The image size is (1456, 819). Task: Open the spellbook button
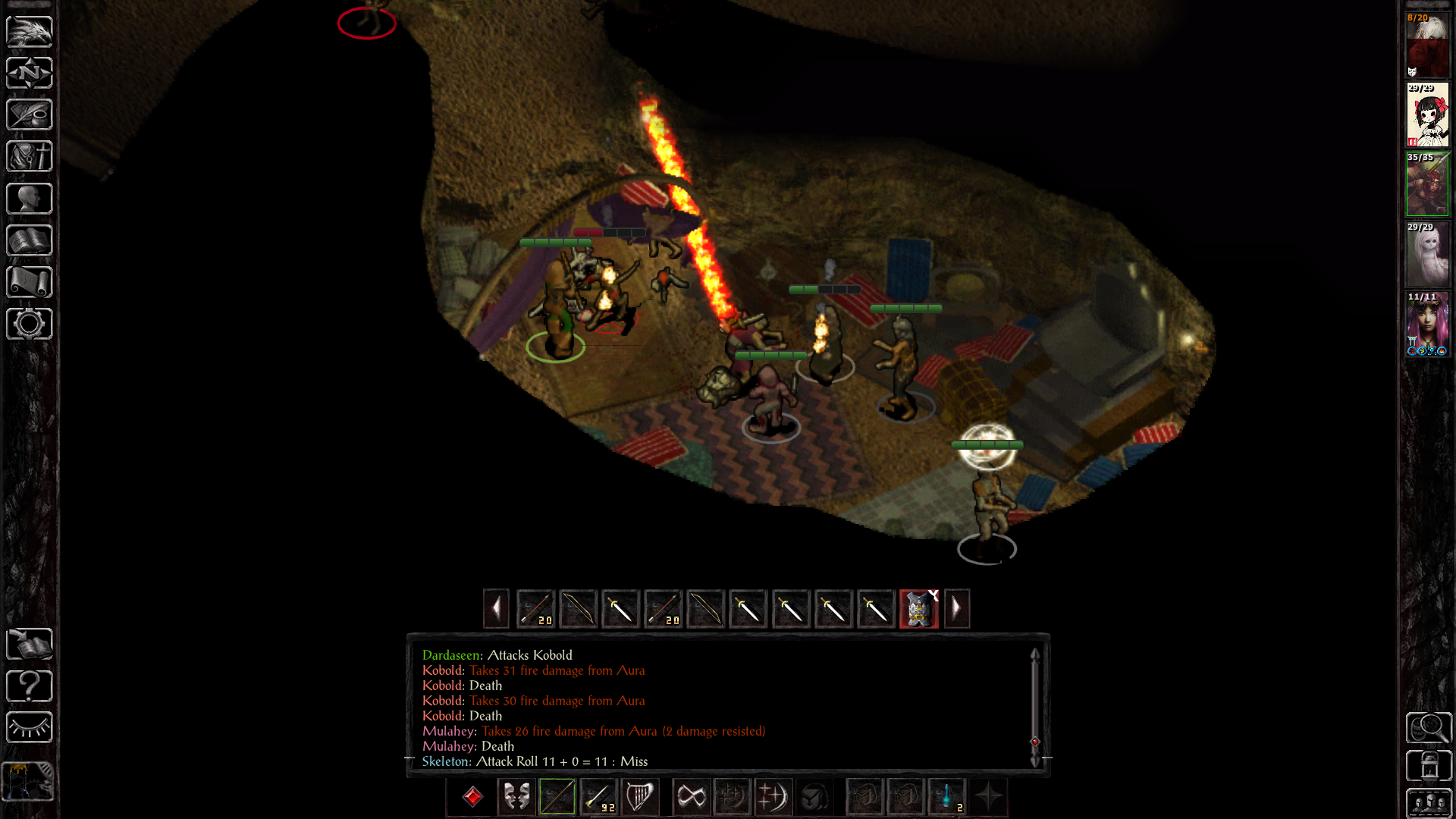30,240
